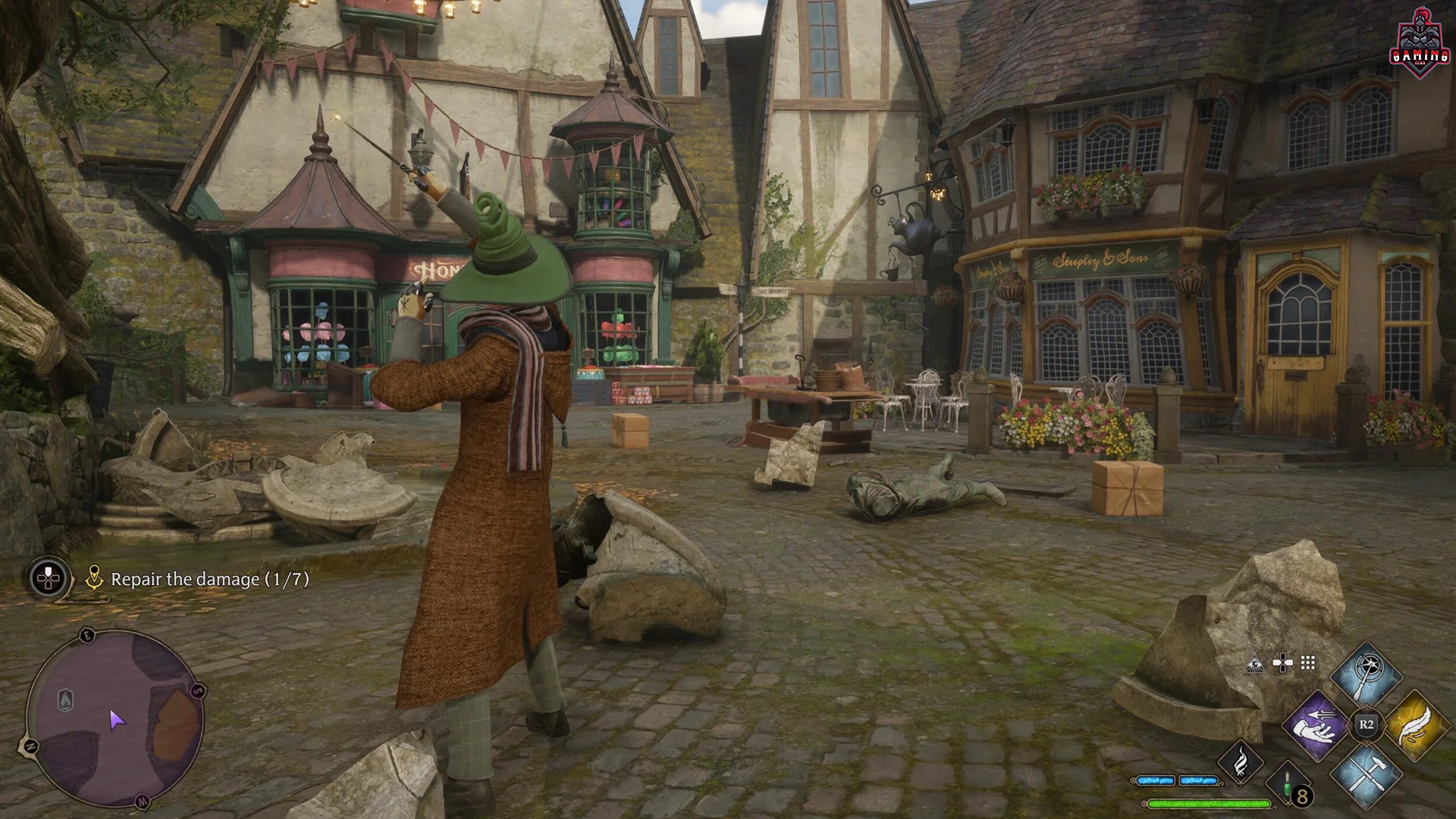The height and width of the screenshot is (819, 1456).
Task: Use the green Wiggenweld potion slot
Action: click(x=1288, y=789)
